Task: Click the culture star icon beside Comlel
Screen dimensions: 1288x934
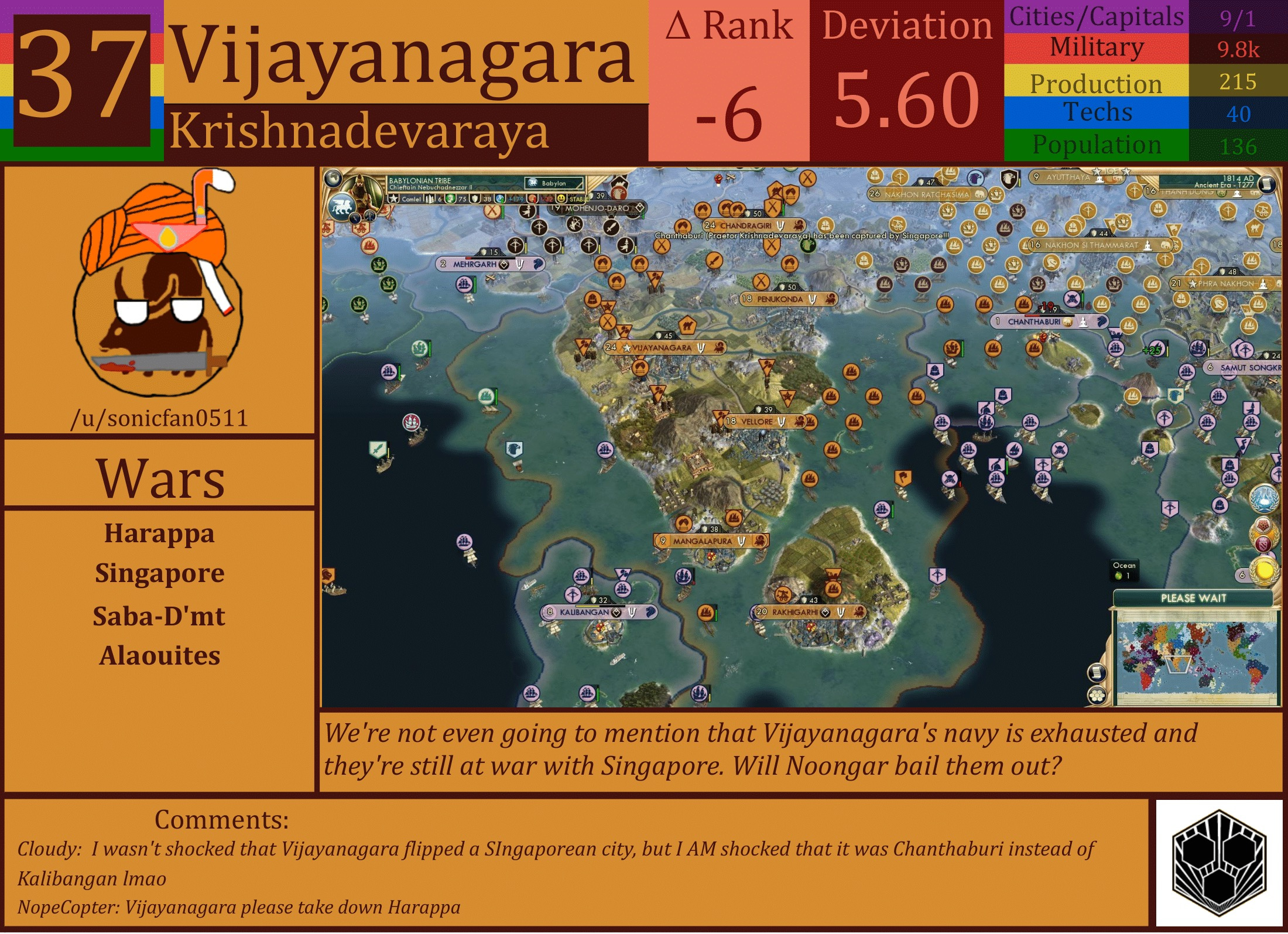Action: [393, 199]
